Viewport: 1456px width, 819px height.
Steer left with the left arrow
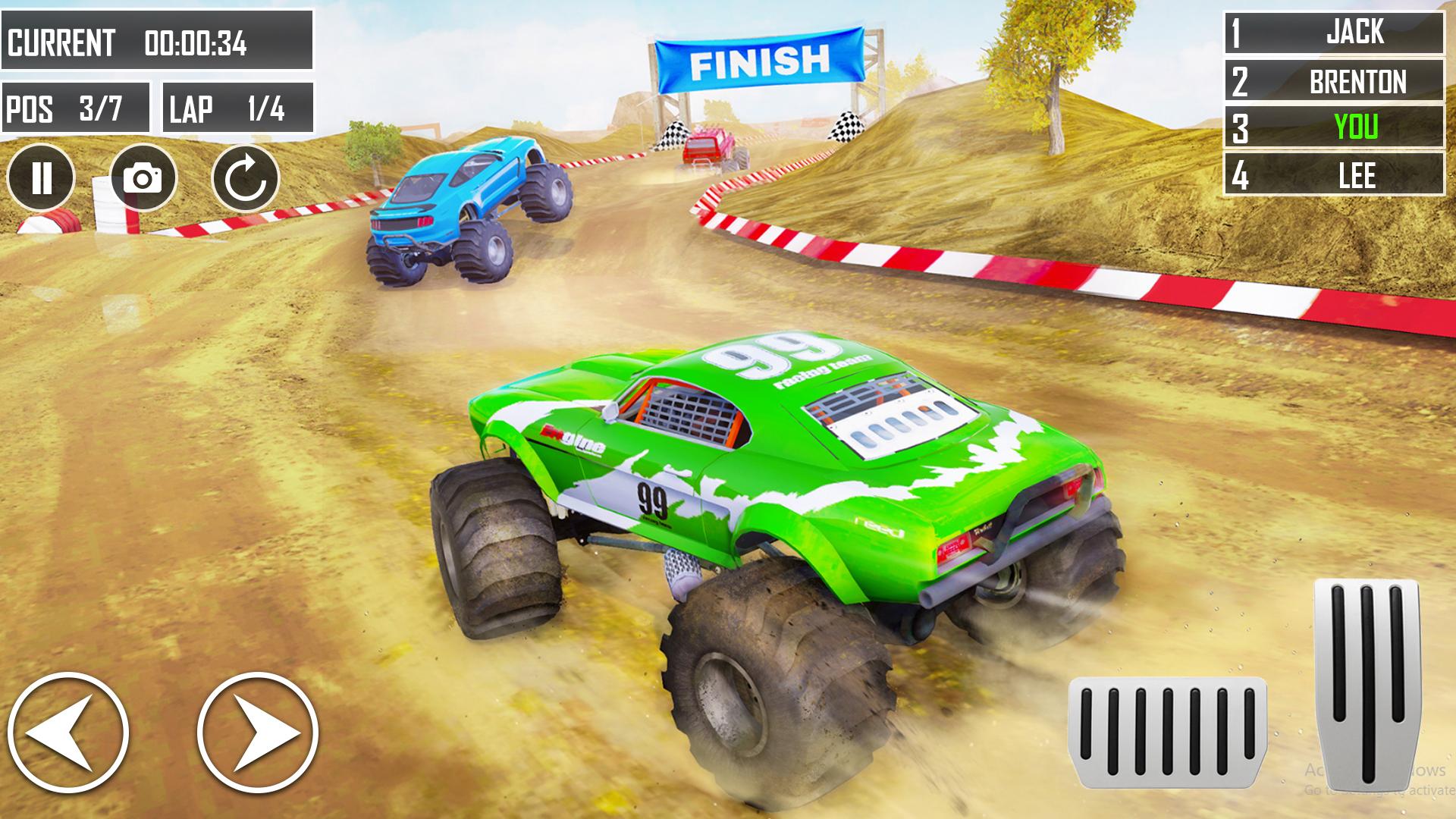pyautogui.click(x=68, y=733)
